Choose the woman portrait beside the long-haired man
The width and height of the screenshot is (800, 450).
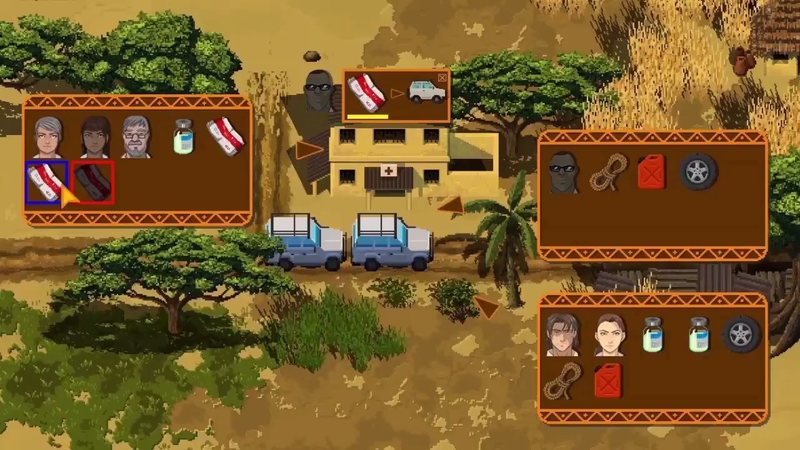click(x=609, y=334)
